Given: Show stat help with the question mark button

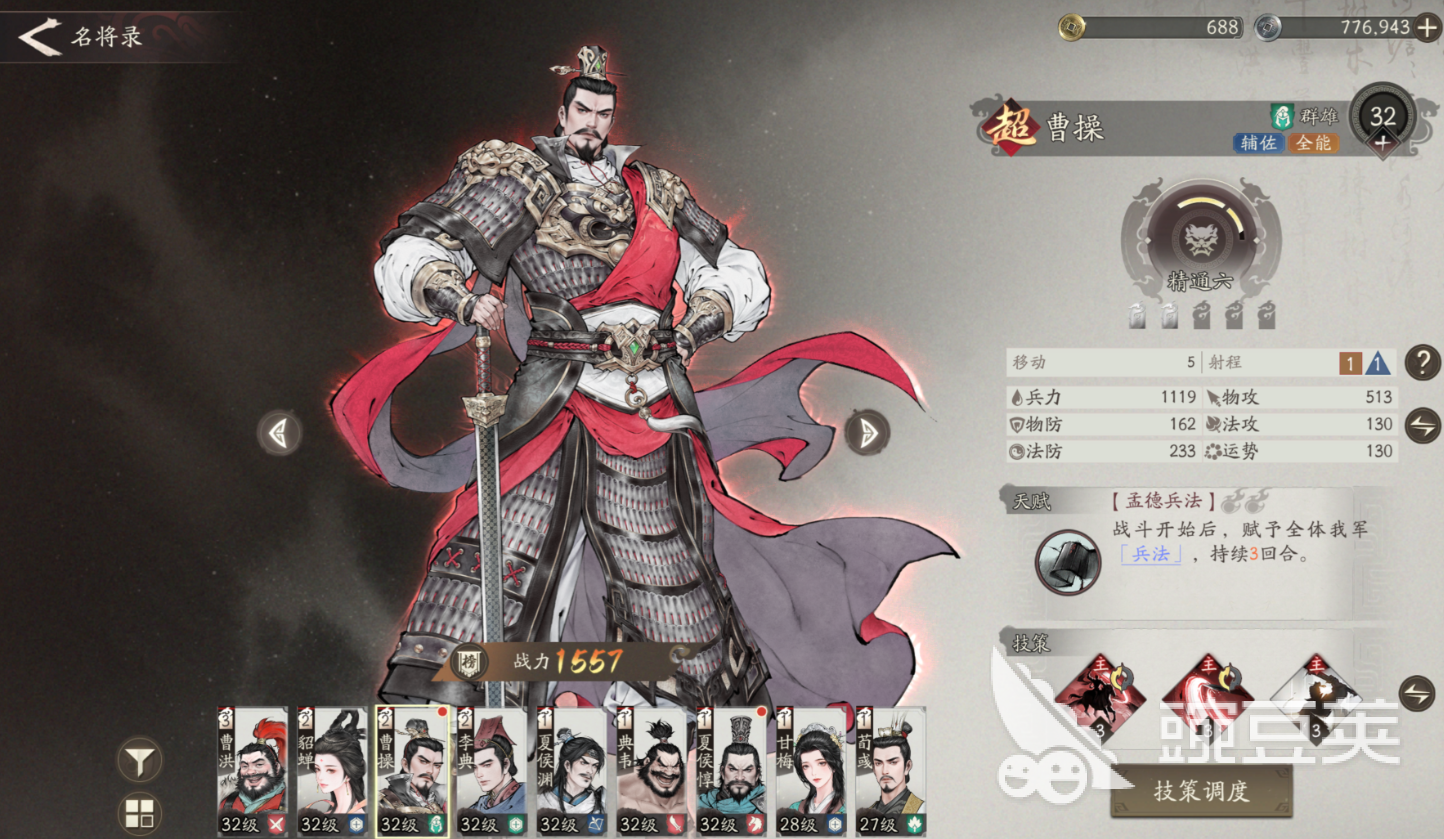Looking at the screenshot, I should [1422, 362].
